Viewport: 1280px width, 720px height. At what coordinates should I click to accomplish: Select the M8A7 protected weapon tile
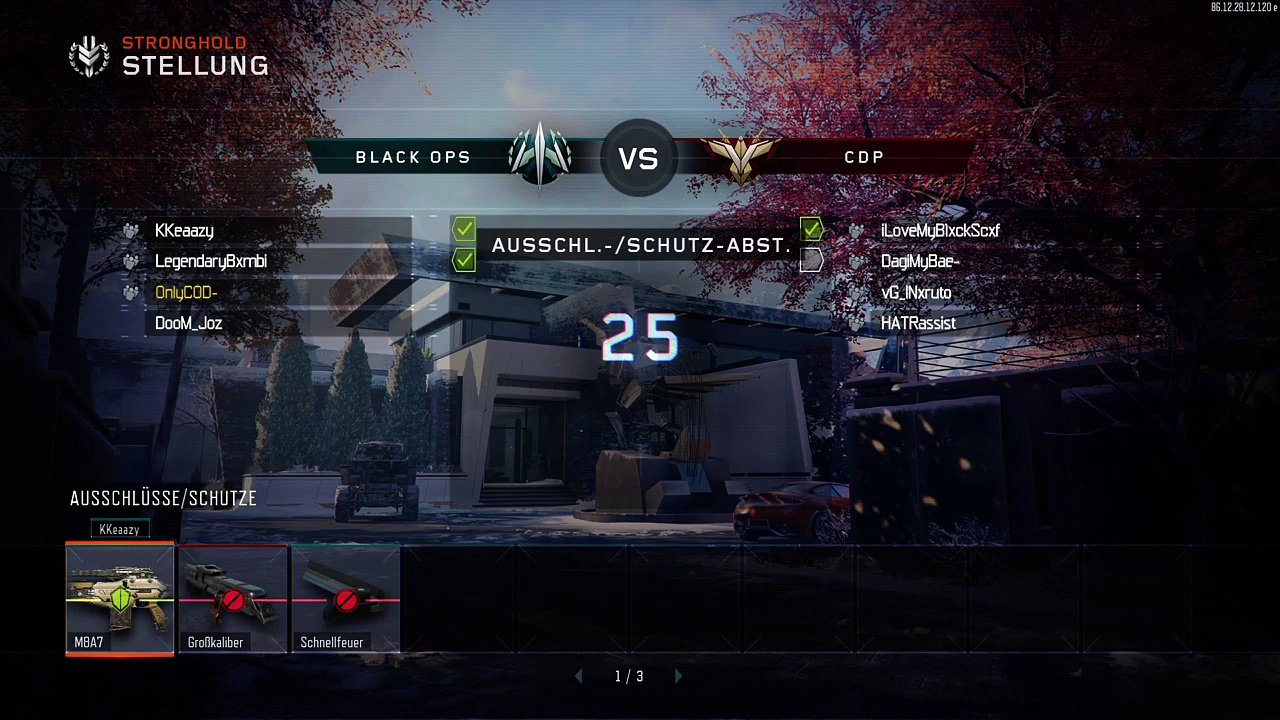point(120,599)
